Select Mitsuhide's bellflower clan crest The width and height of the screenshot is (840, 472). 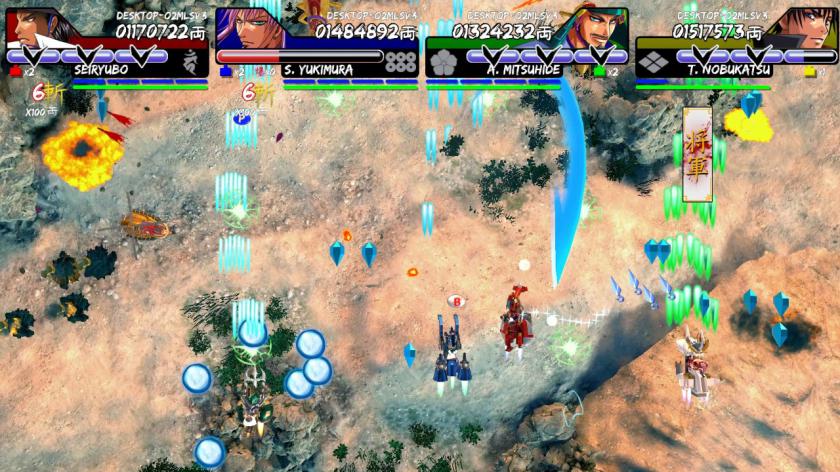[444, 62]
